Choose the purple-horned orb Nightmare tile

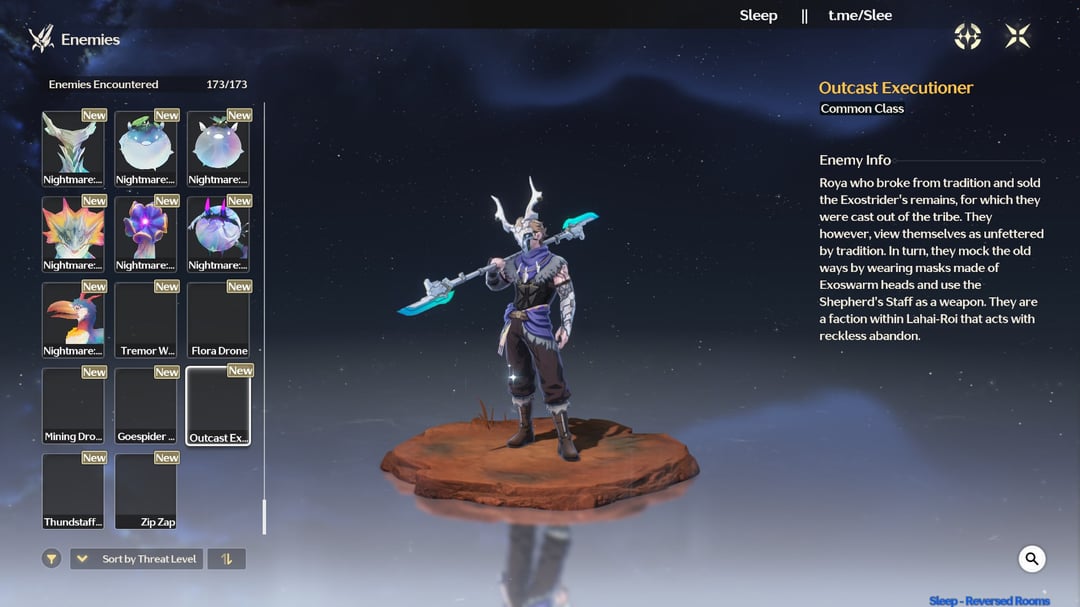[218, 234]
